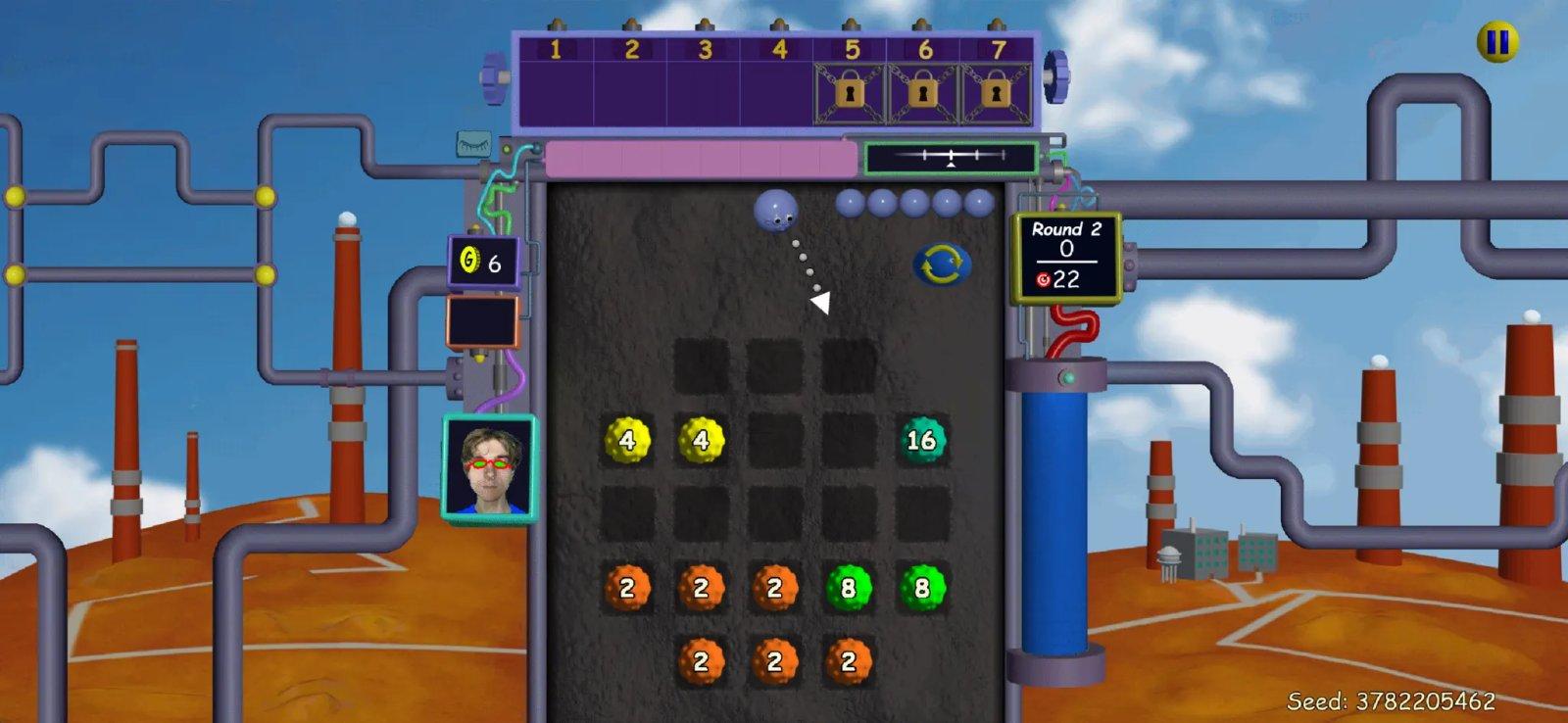Toggle the pause button in the corner

click(x=1495, y=41)
